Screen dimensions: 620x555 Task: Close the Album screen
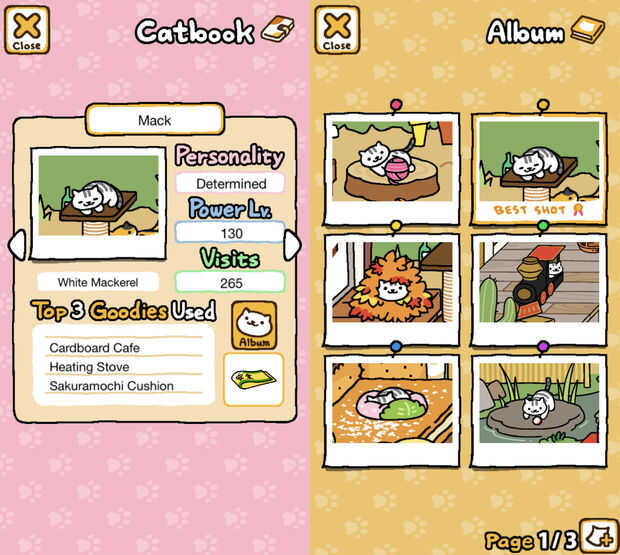pos(337,30)
